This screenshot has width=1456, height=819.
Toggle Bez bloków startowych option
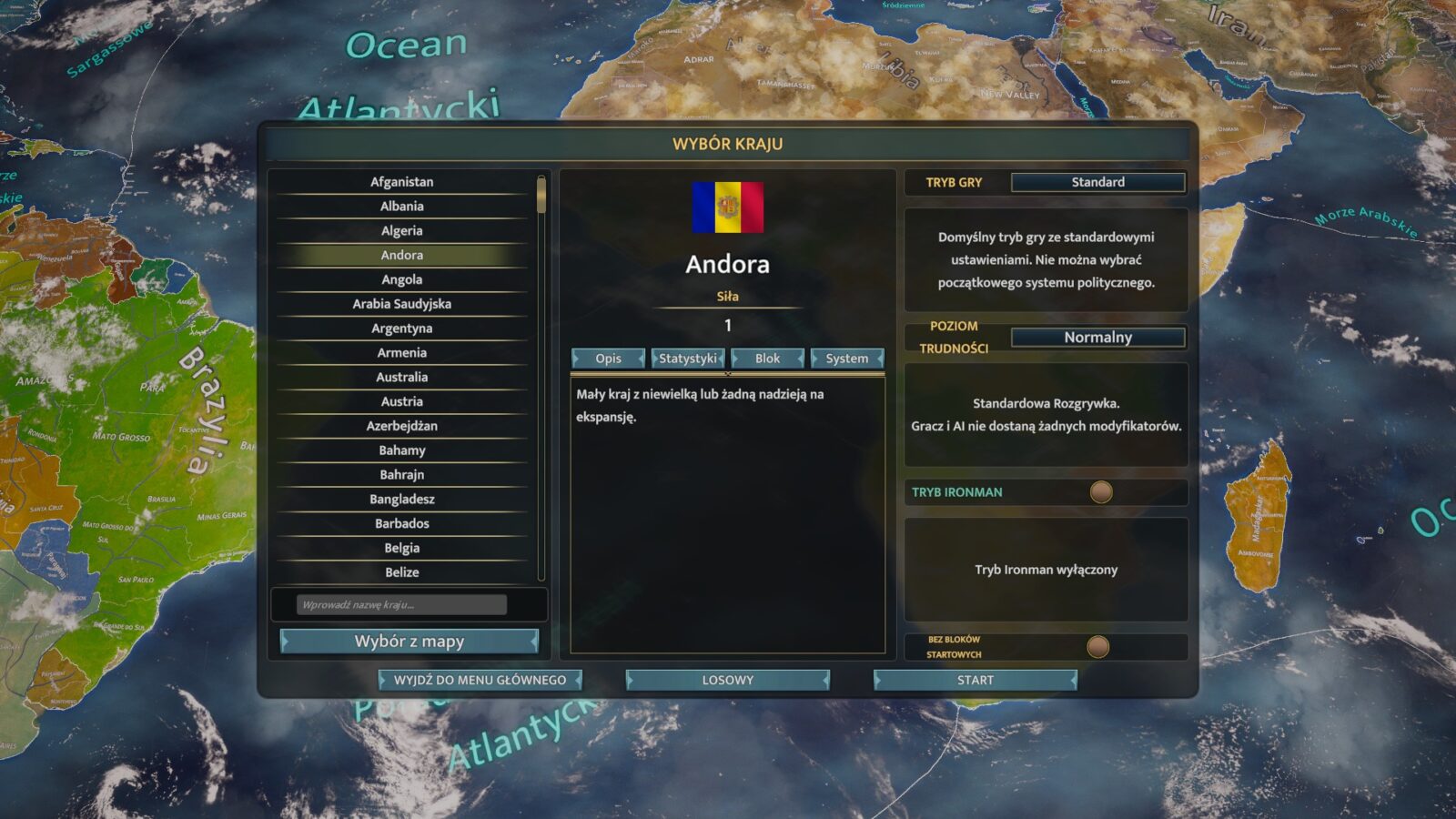[x=1098, y=647]
